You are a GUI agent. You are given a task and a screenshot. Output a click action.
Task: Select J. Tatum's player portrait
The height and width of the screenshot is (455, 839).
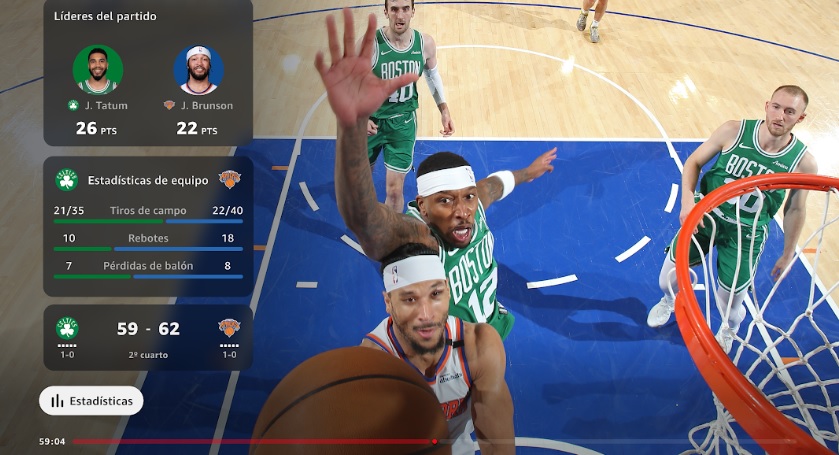coord(98,70)
